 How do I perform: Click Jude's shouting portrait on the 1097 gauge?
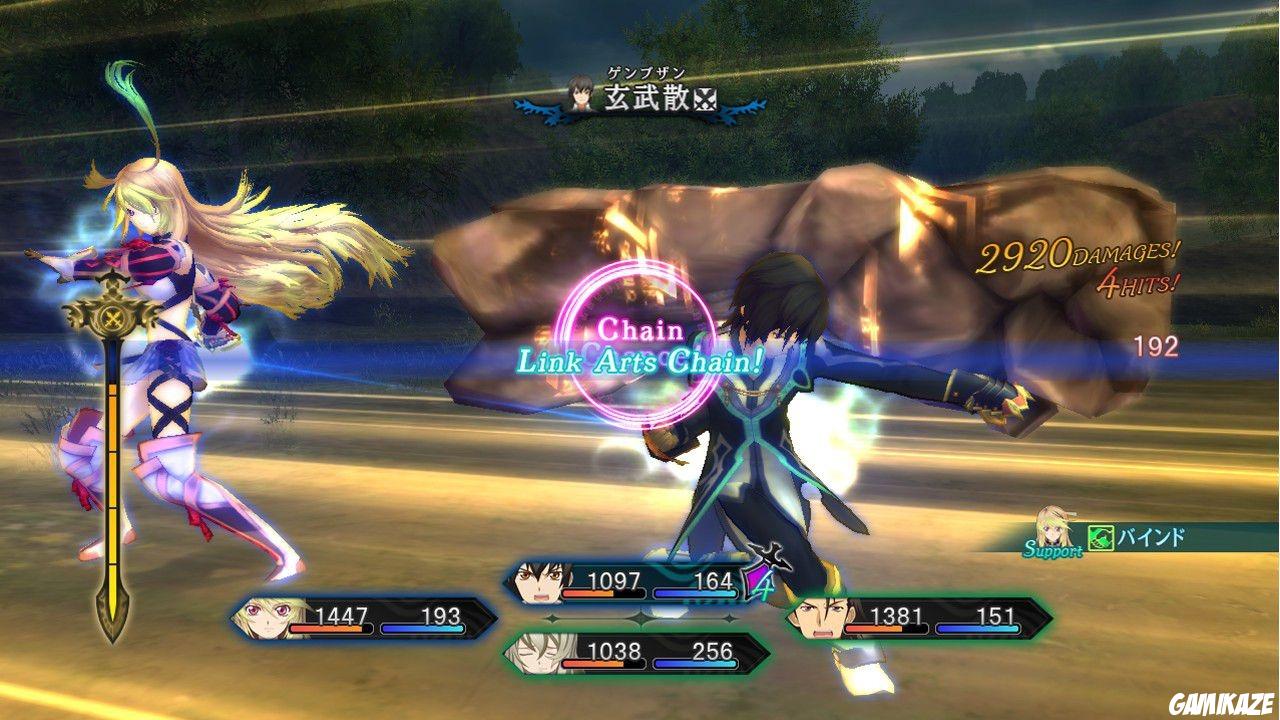(538, 583)
